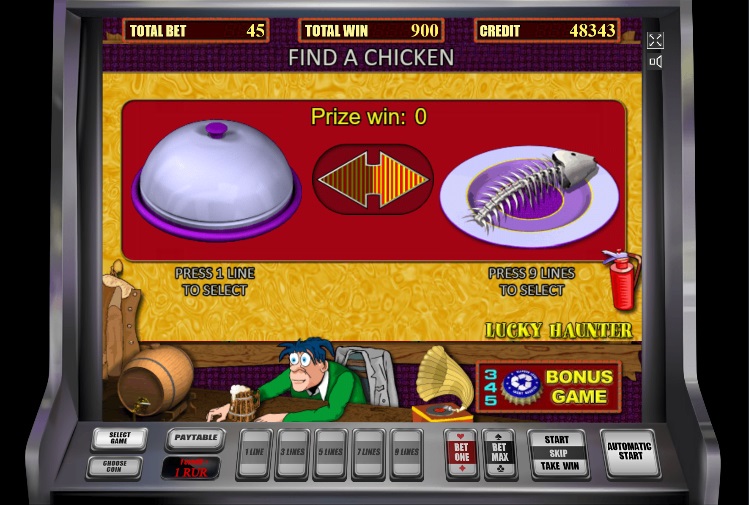This screenshot has width=749, height=505.
Task: Select the 7 Lines button
Action: tap(368, 453)
